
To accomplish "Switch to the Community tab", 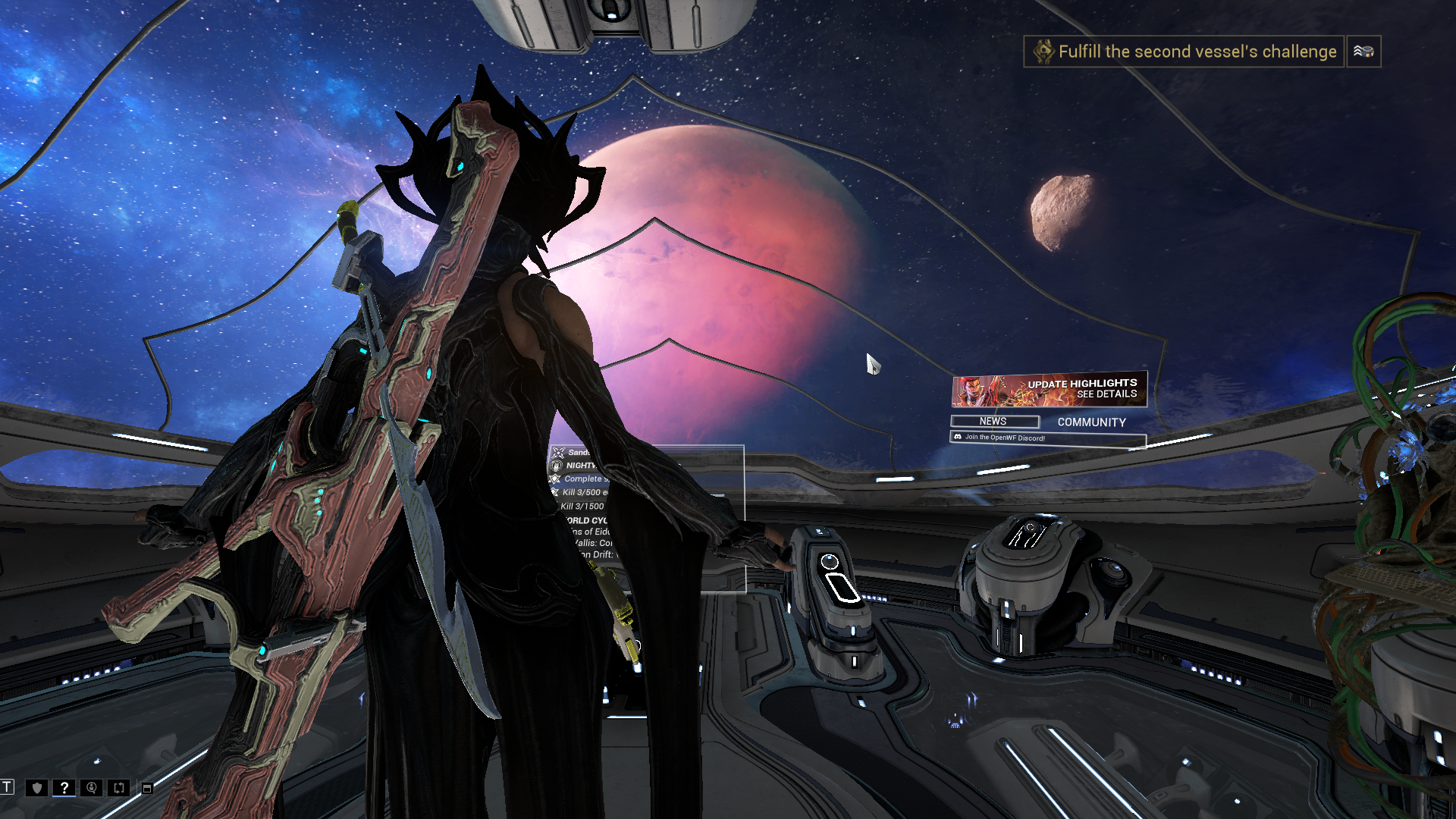I will 1091,422.
